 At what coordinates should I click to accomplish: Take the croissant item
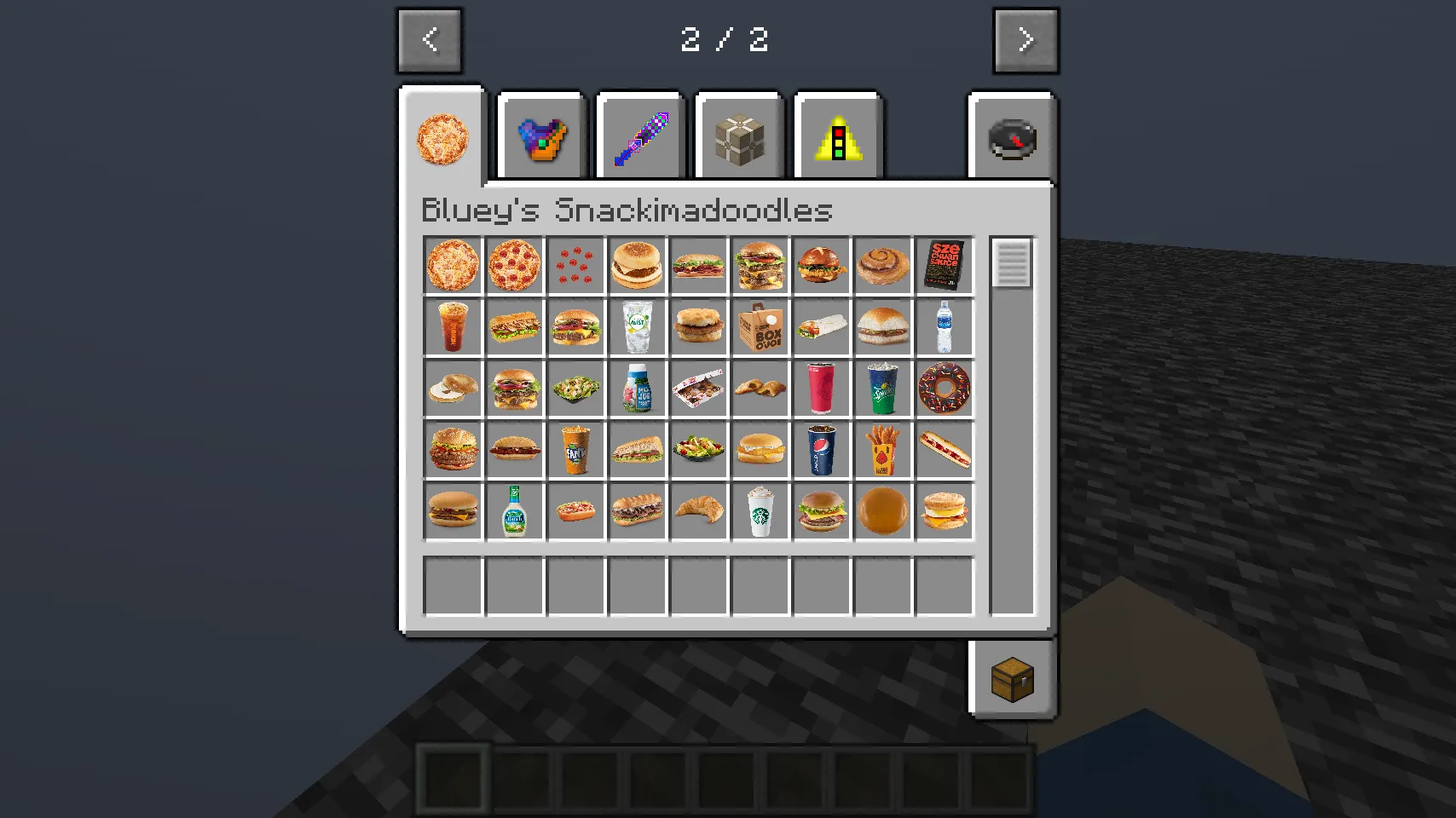[698, 511]
